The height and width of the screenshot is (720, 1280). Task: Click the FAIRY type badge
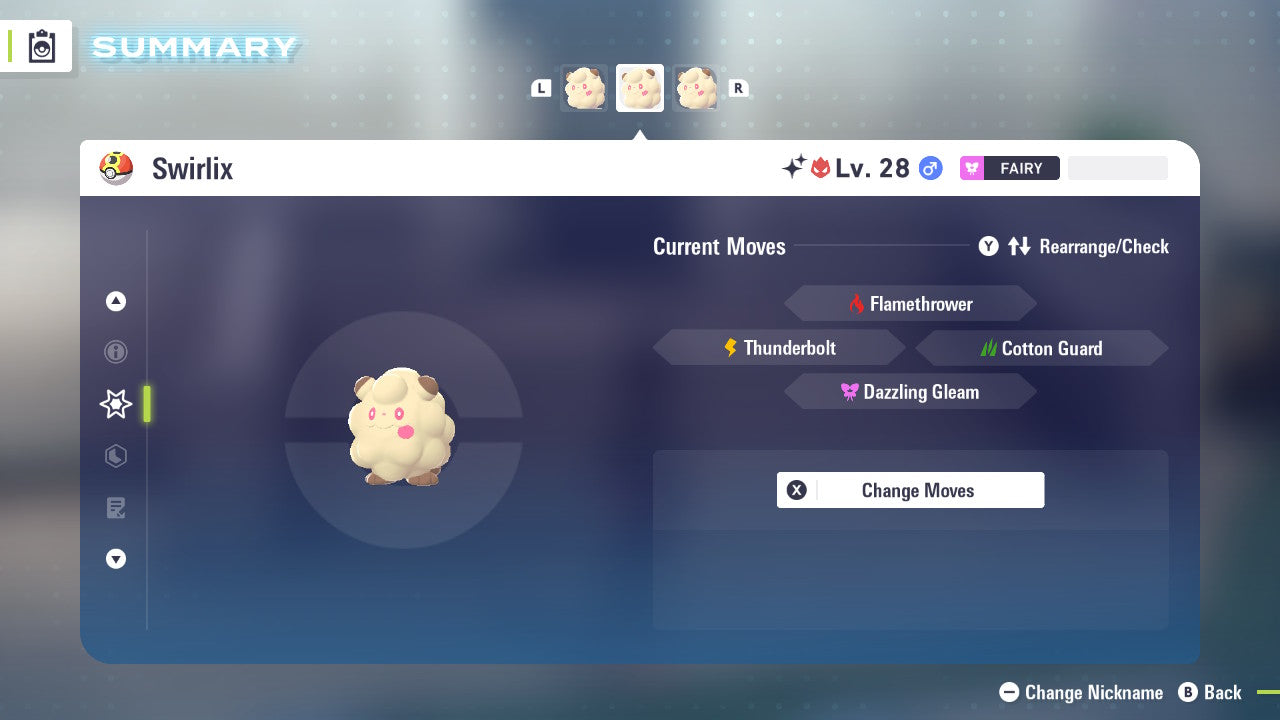click(1010, 168)
